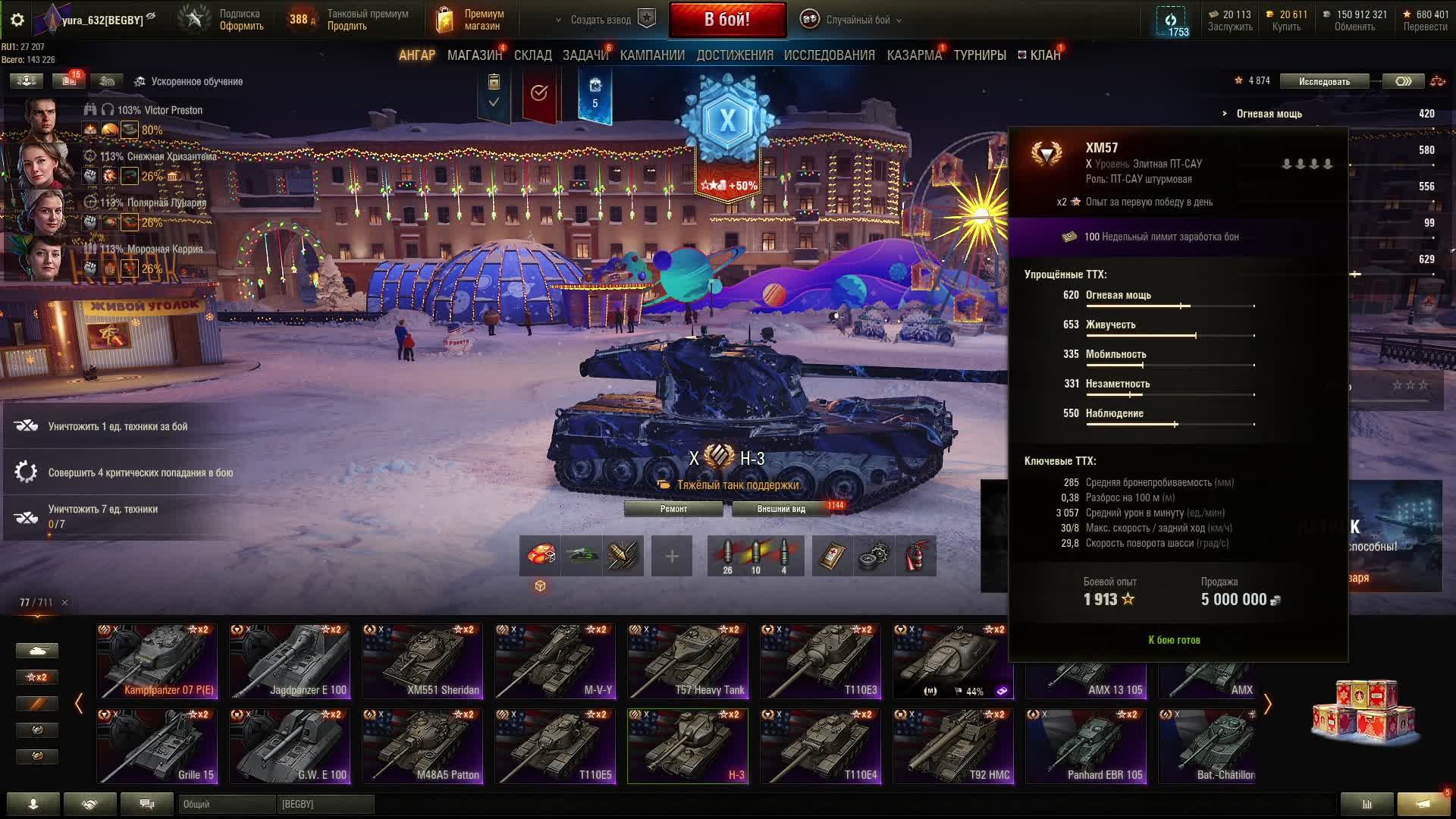Switch to the МАГАЗИН tab
1456x819 pixels.
[474, 55]
